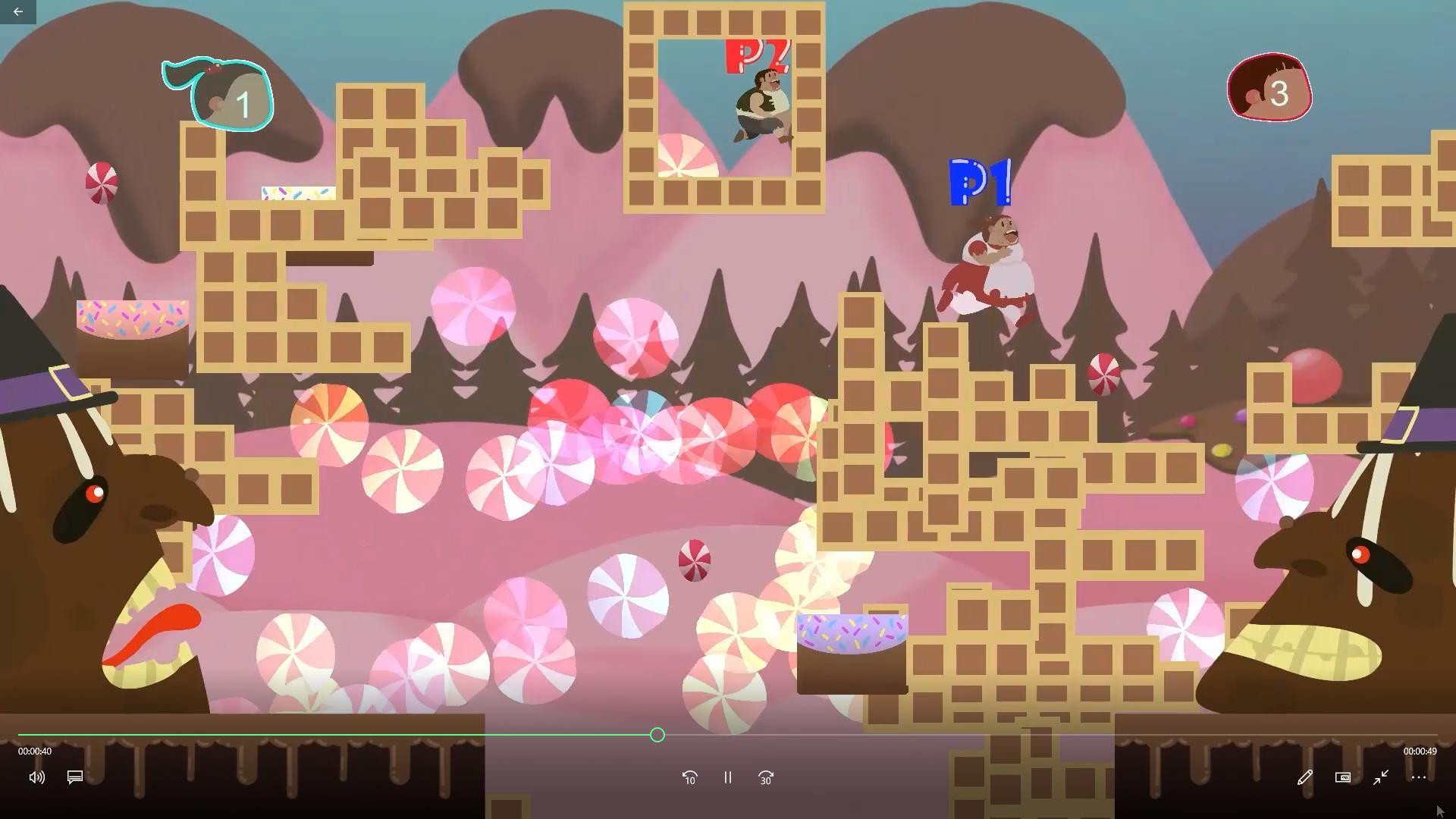Open the picture-in-picture mini player icon

(x=1342, y=777)
